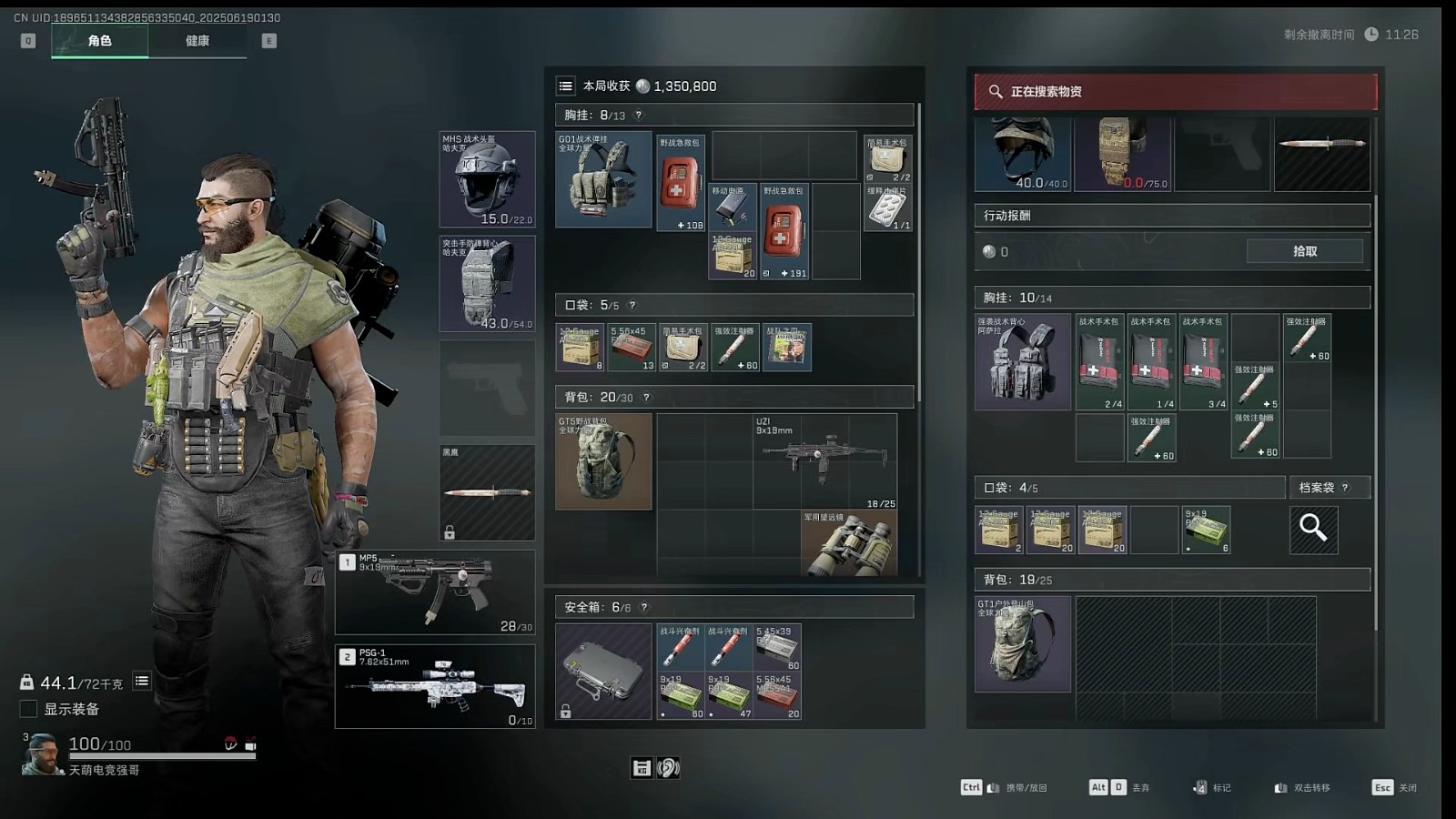Image resolution: width=1456 pixels, height=819 pixels.
Task: Select the safe box case icon
Action: (x=603, y=672)
